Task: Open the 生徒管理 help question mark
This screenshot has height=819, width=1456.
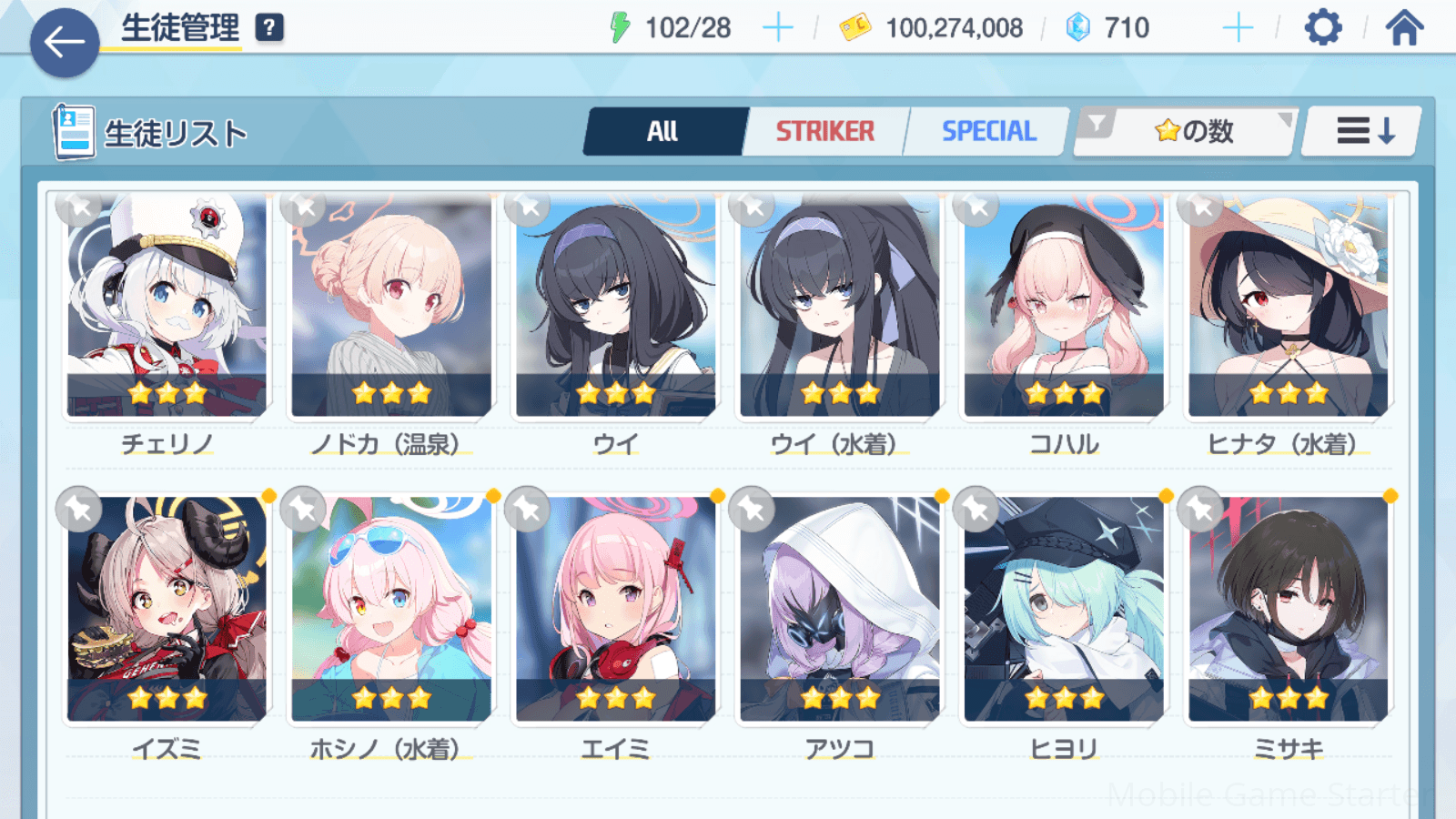Action: point(269,28)
